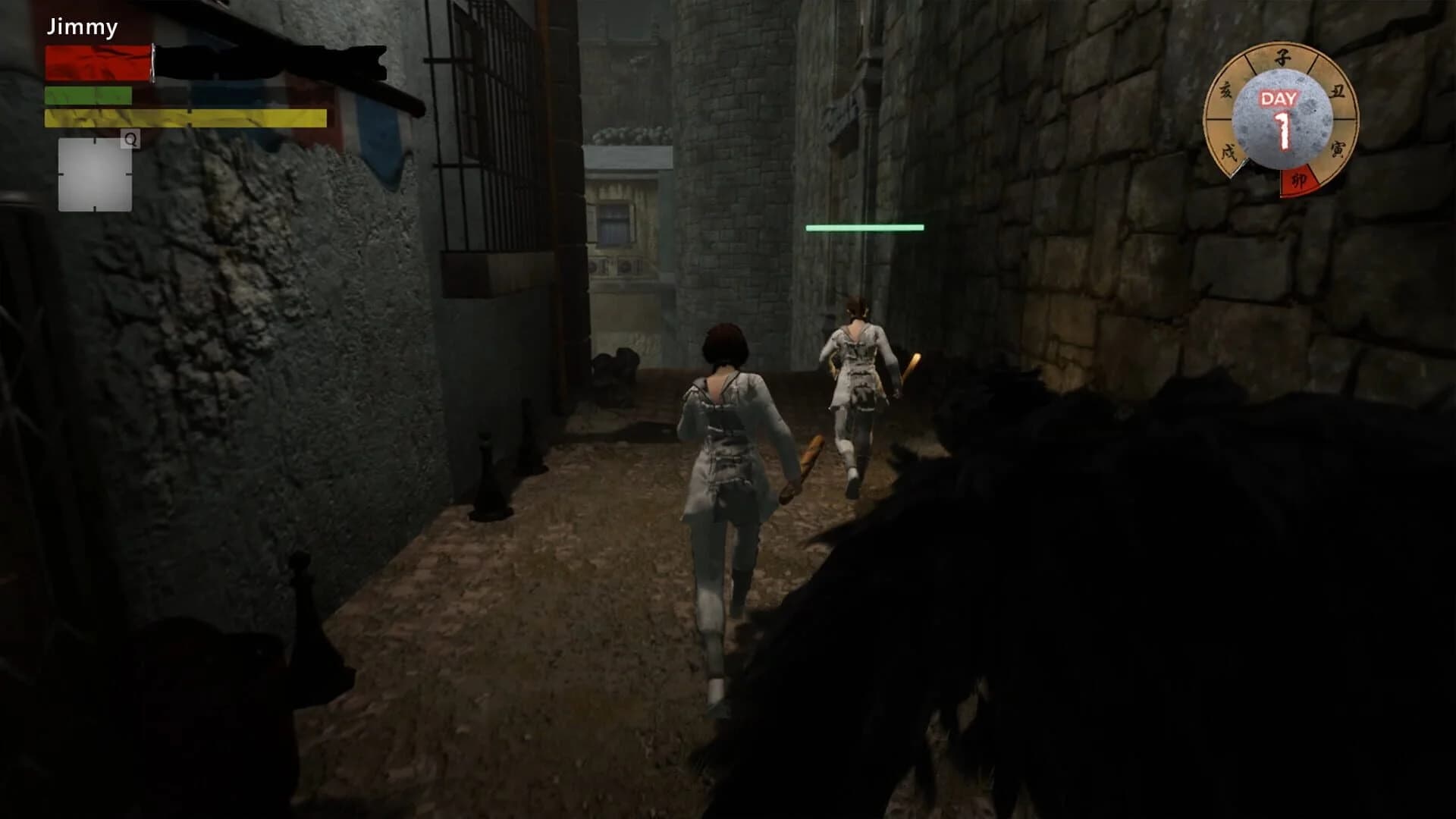The image size is (1456, 819).
Task: Click the green stamina bar
Action: 87,96
